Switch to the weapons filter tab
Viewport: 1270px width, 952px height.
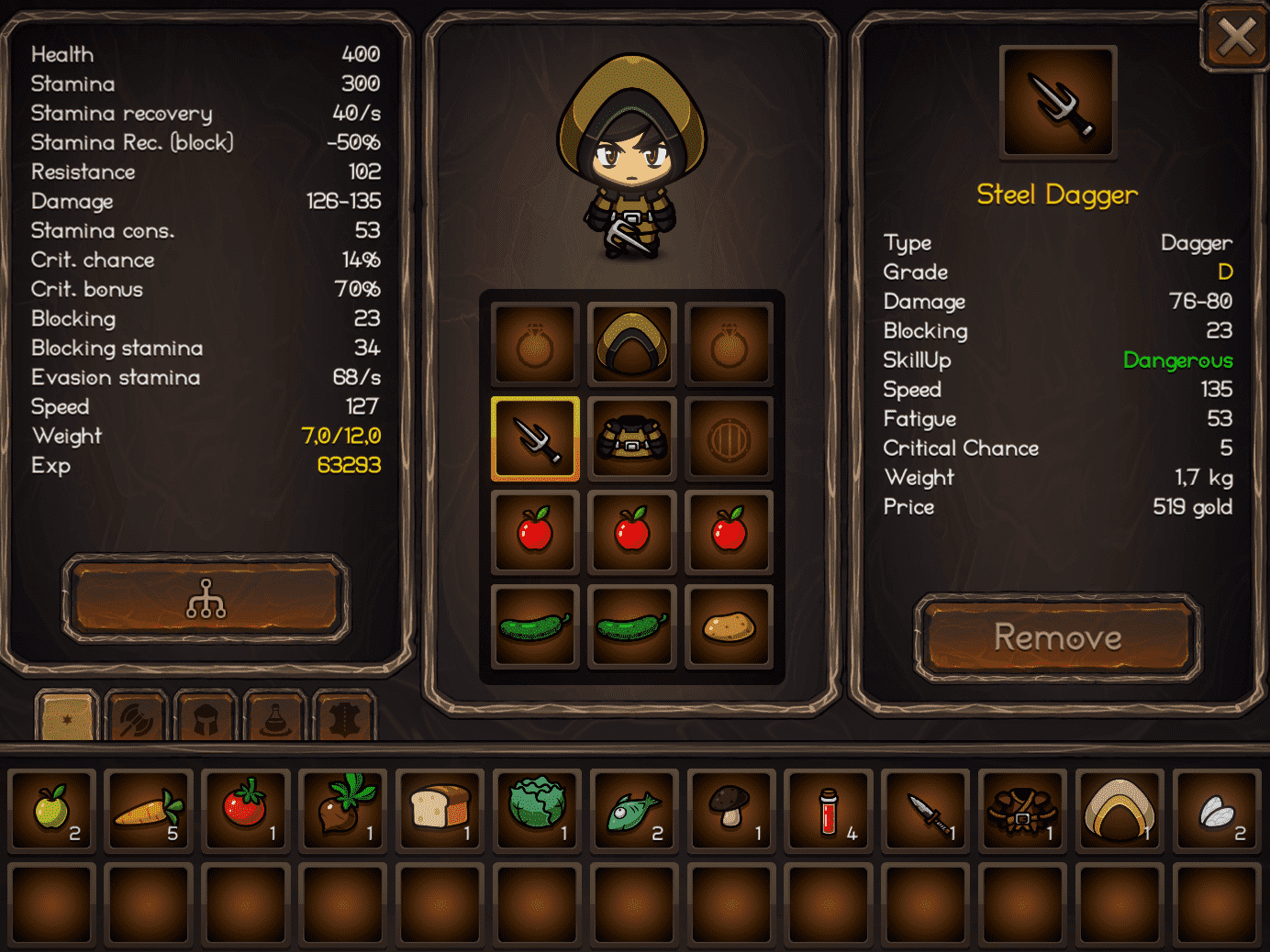[x=136, y=717]
